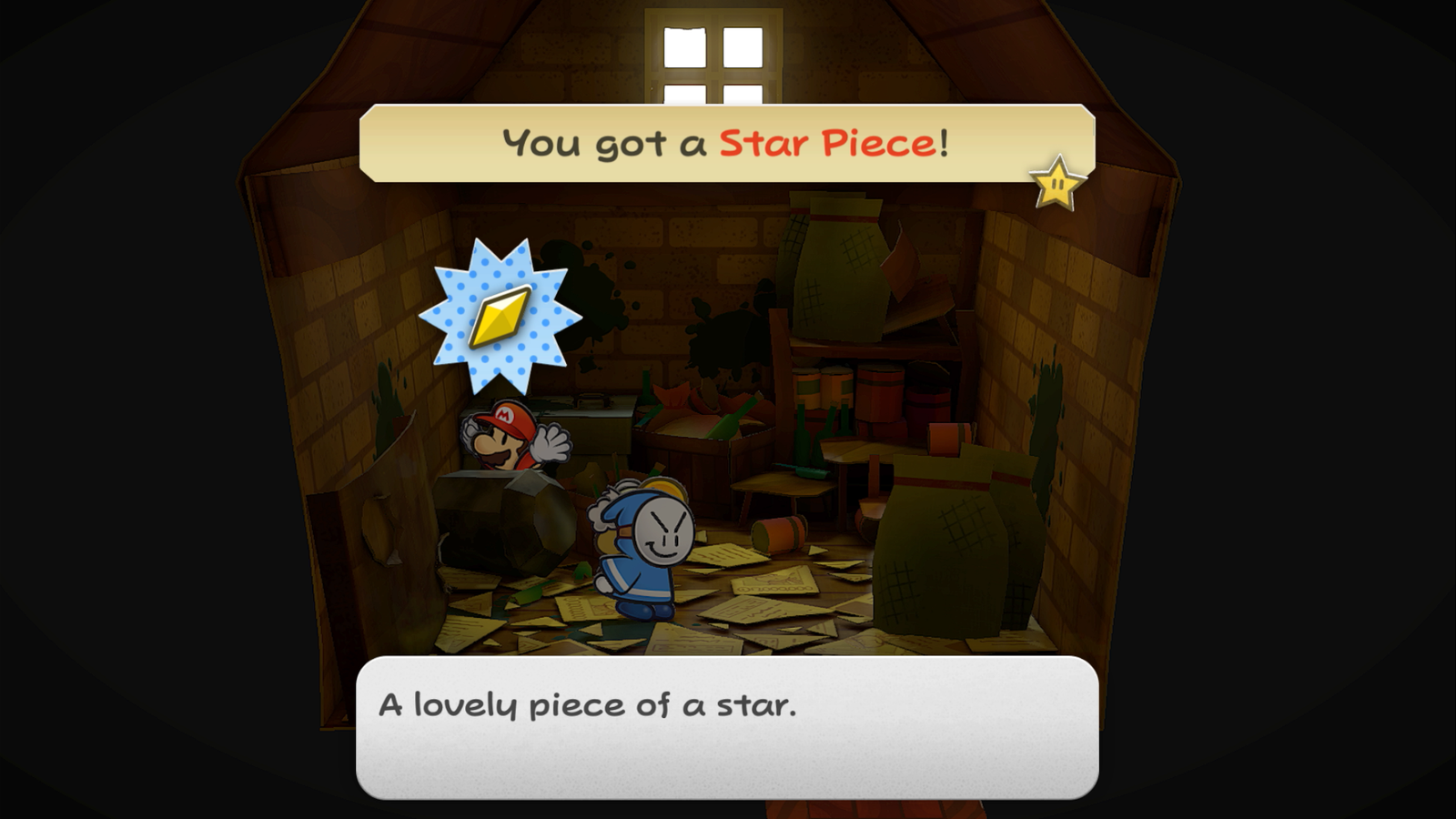Select the Star Piece text in red

[833, 141]
